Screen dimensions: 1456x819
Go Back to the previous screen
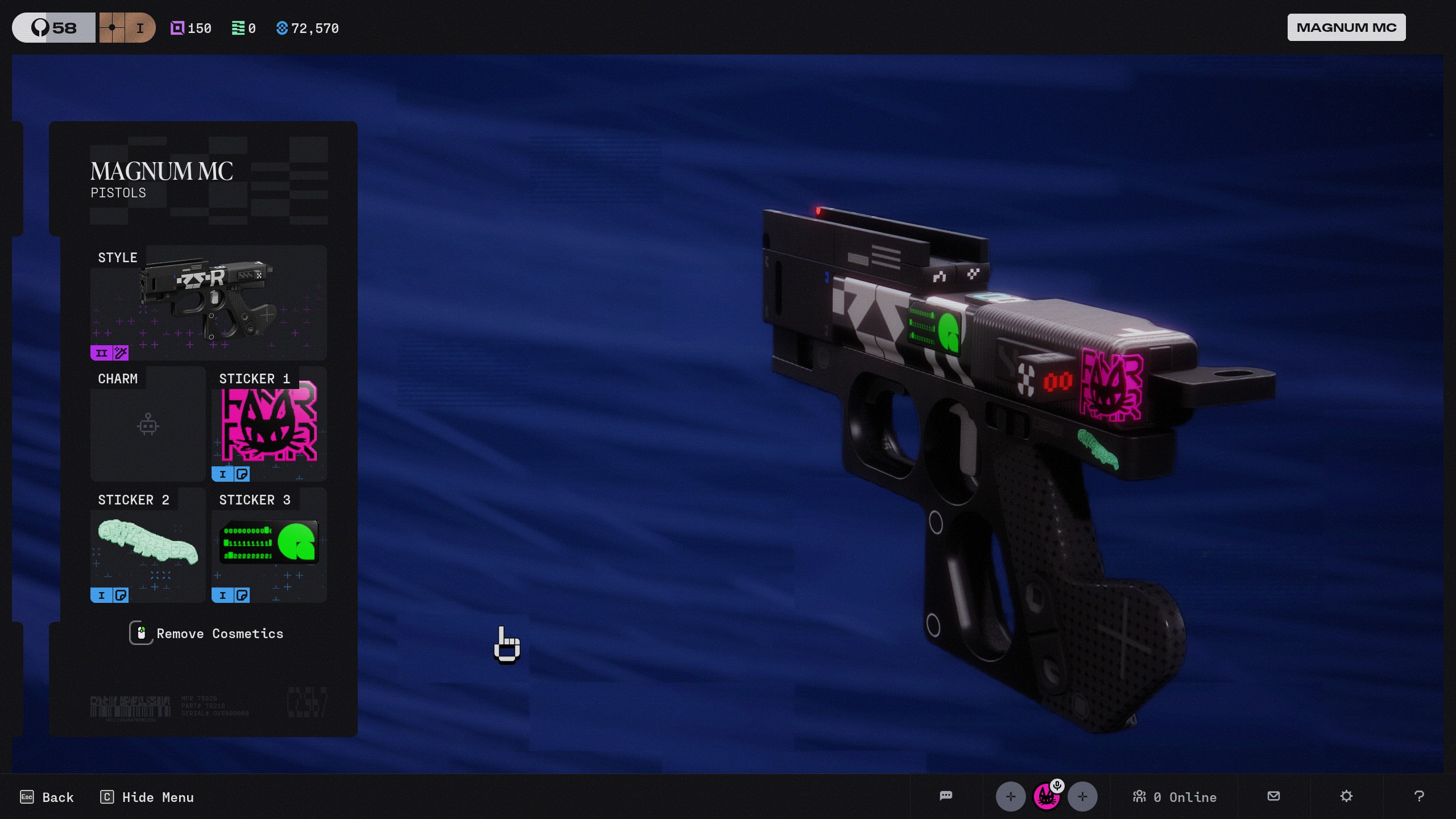pyautogui.click(x=47, y=797)
